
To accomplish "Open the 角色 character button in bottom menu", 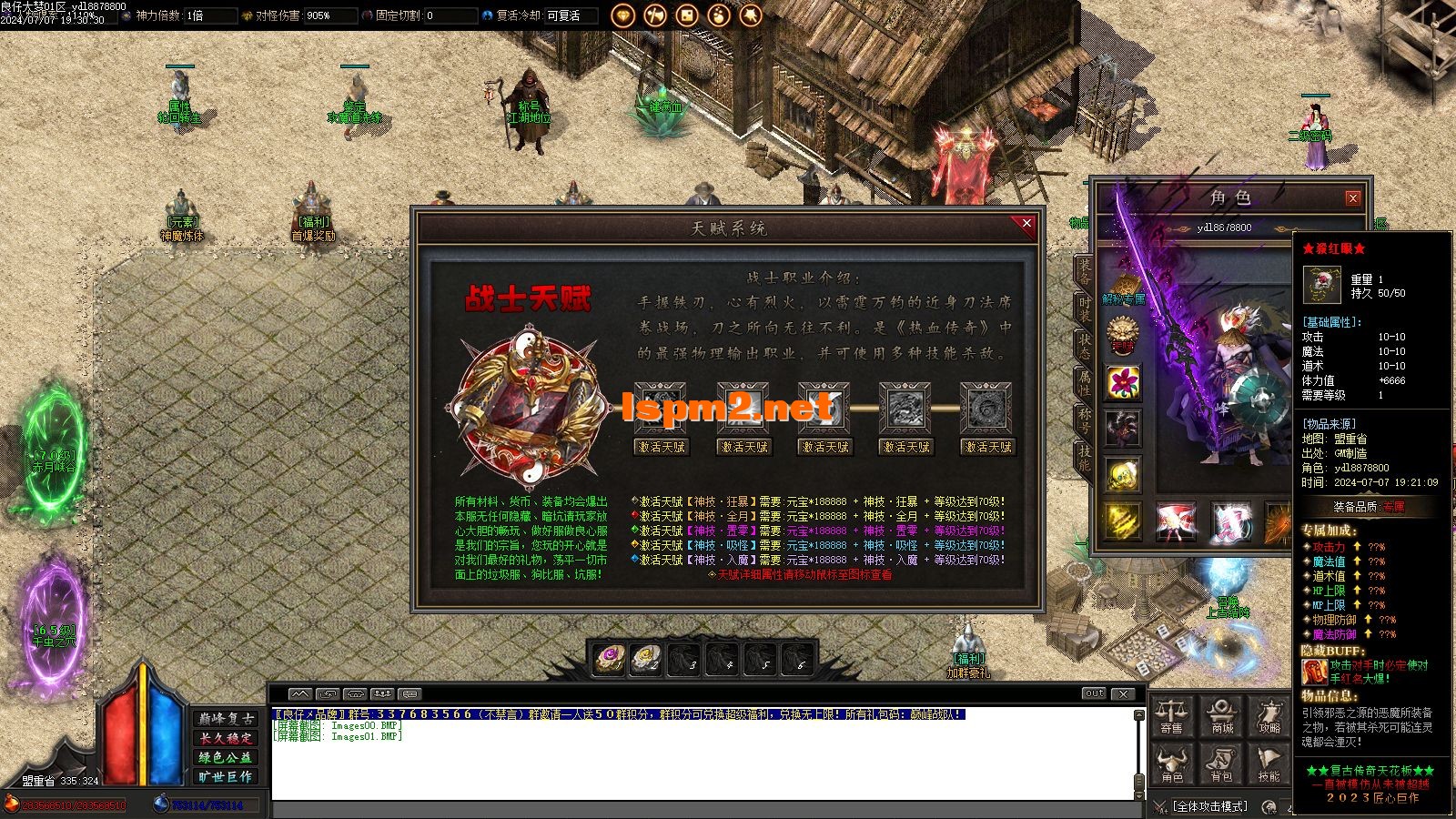I will 1172,764.
